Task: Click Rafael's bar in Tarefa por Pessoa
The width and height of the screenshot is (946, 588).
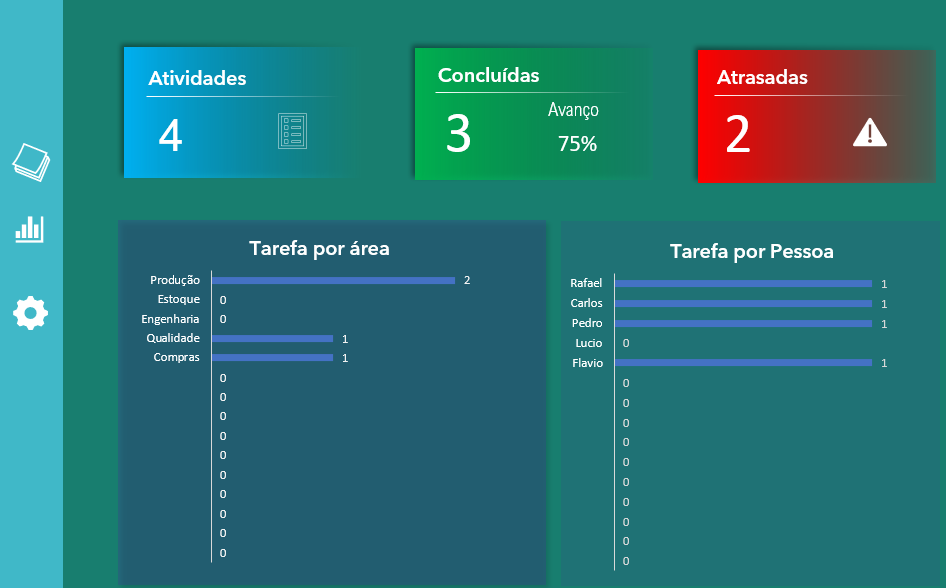Action: (x=743, y=284)
